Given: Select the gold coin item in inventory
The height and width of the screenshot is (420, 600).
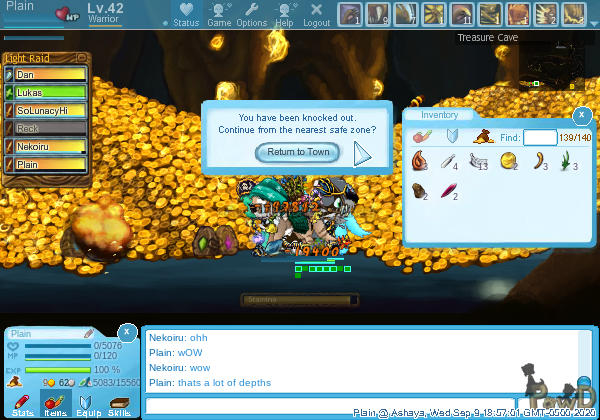Looking at the screenshot, I should [x=508, y=160].
